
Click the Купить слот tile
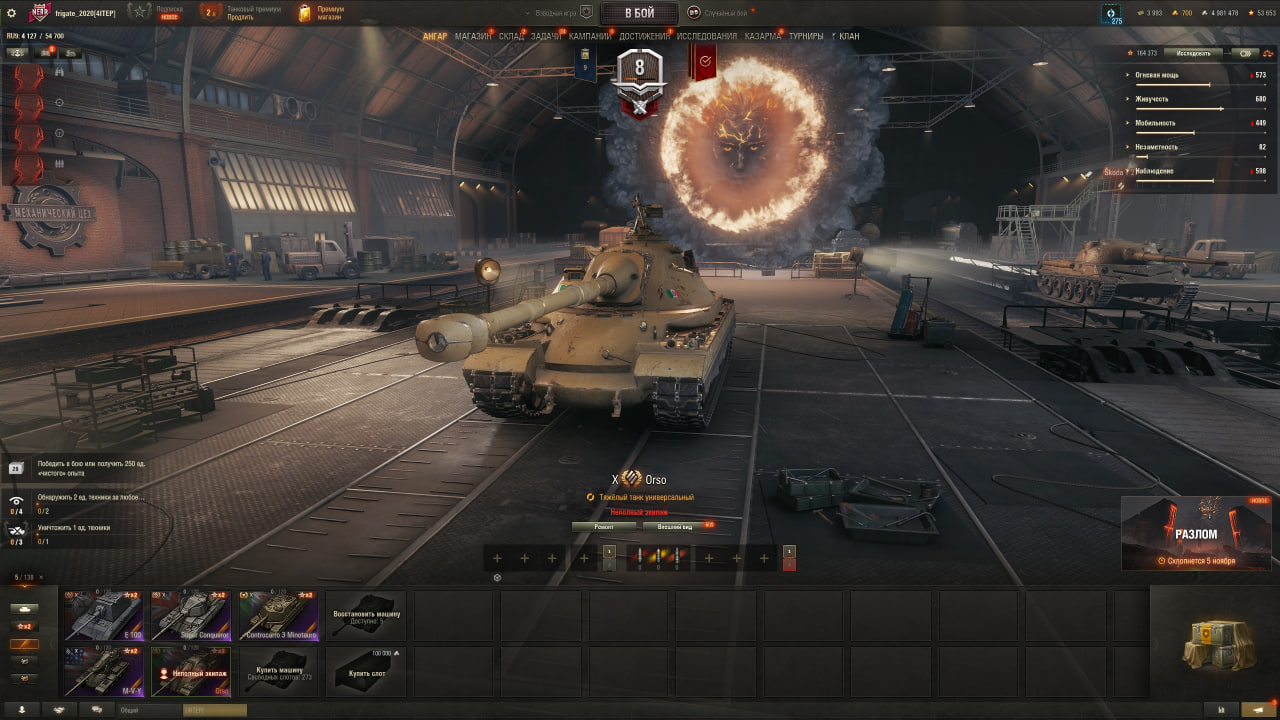tap(366, 671)
